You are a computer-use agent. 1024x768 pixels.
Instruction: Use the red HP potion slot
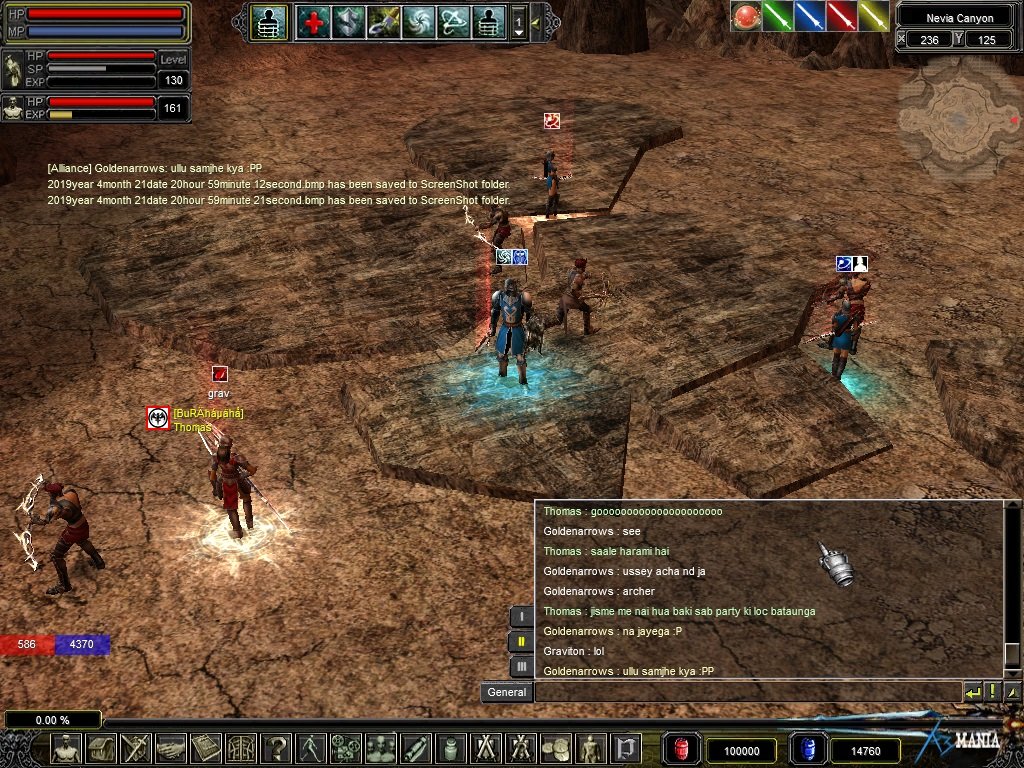[683, 749]
